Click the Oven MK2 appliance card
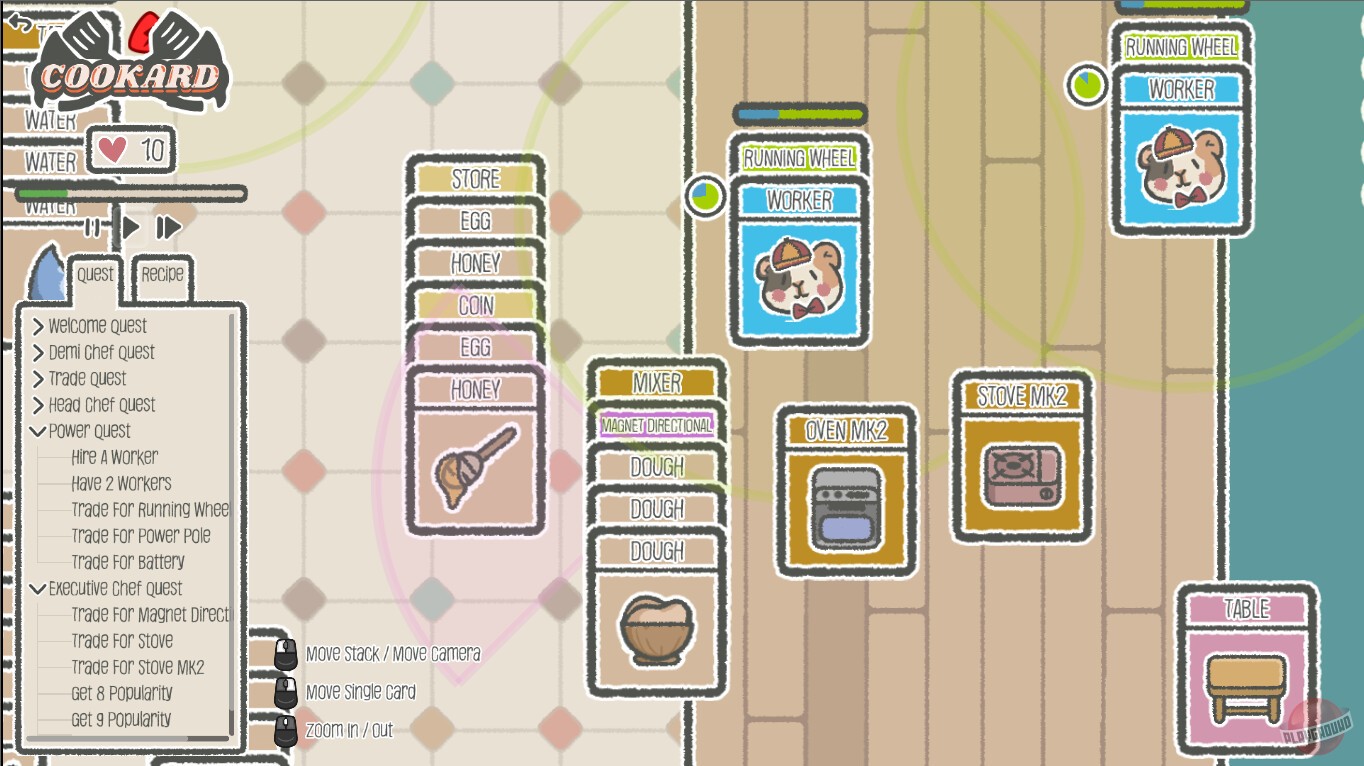Image resolution: width=1364 pixels, height=766 pixels. (x=845, y=490)
